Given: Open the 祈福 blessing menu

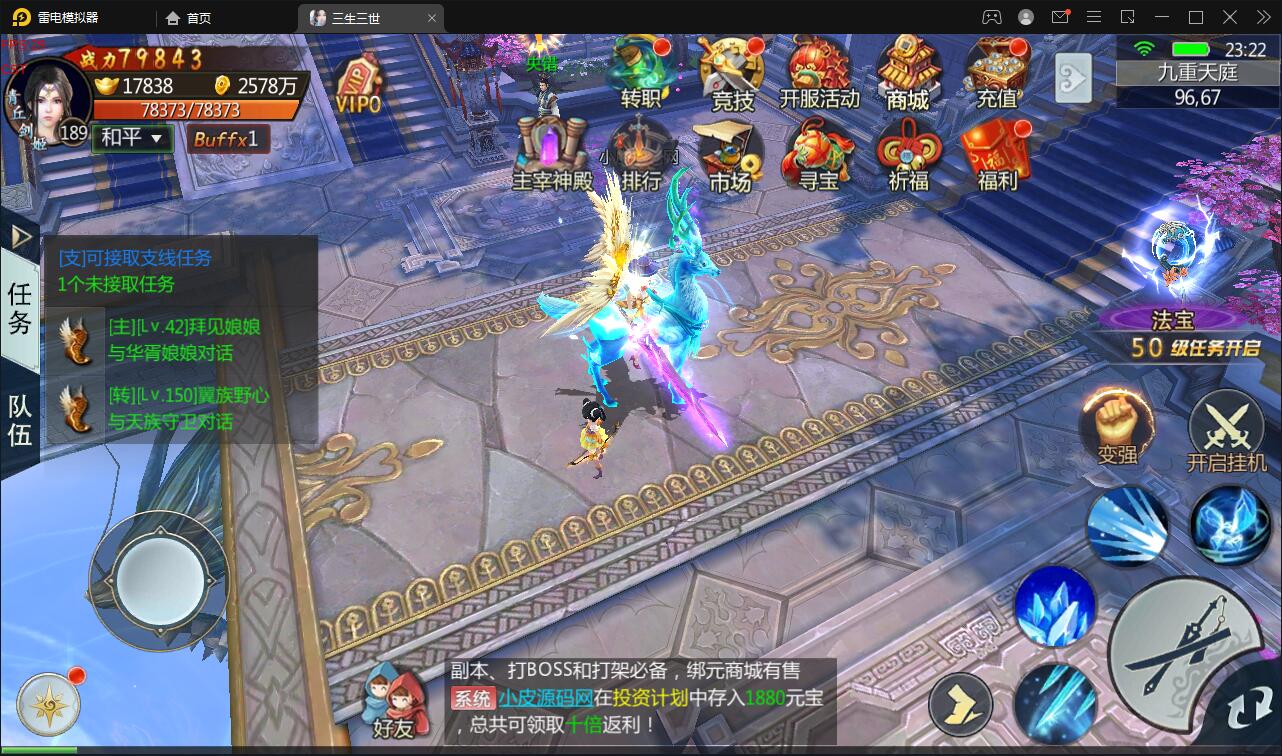Looking at the screenshot, I should pos(908,155).
